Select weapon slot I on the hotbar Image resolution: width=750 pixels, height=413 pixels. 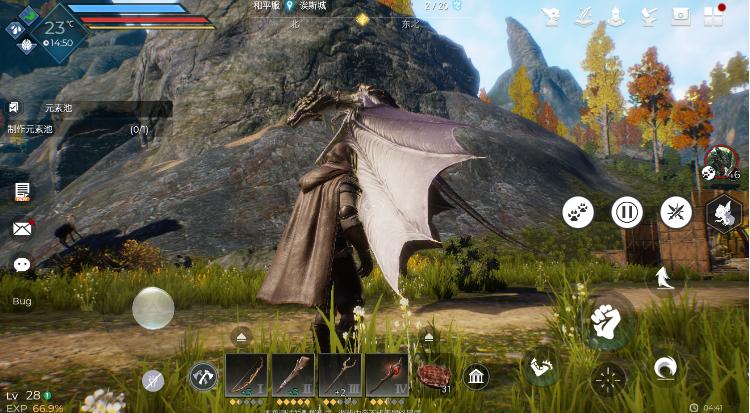pyautogui.click(x=247, y=375)
